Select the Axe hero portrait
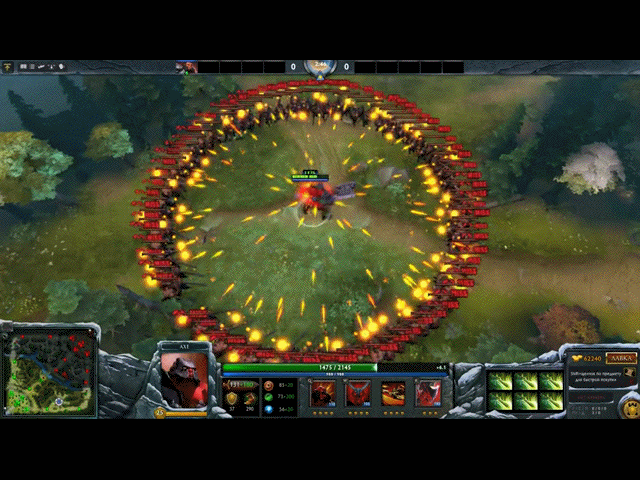This screenshot has width=640, height=480. 184,380
